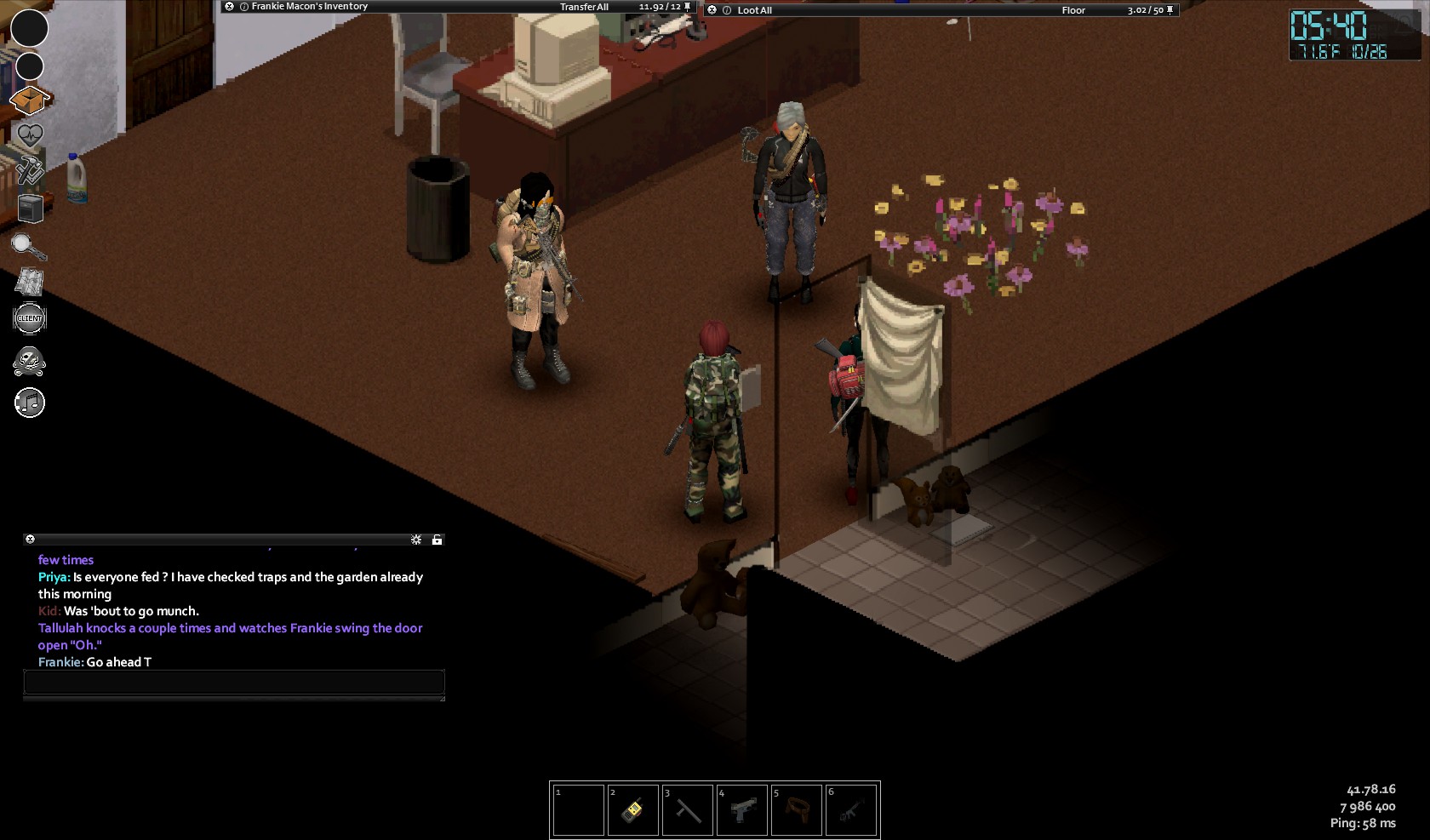Select the walkie-talkie in hotbar slot 2
This screenshot has width=1430, height=840.
click(632, 810)
